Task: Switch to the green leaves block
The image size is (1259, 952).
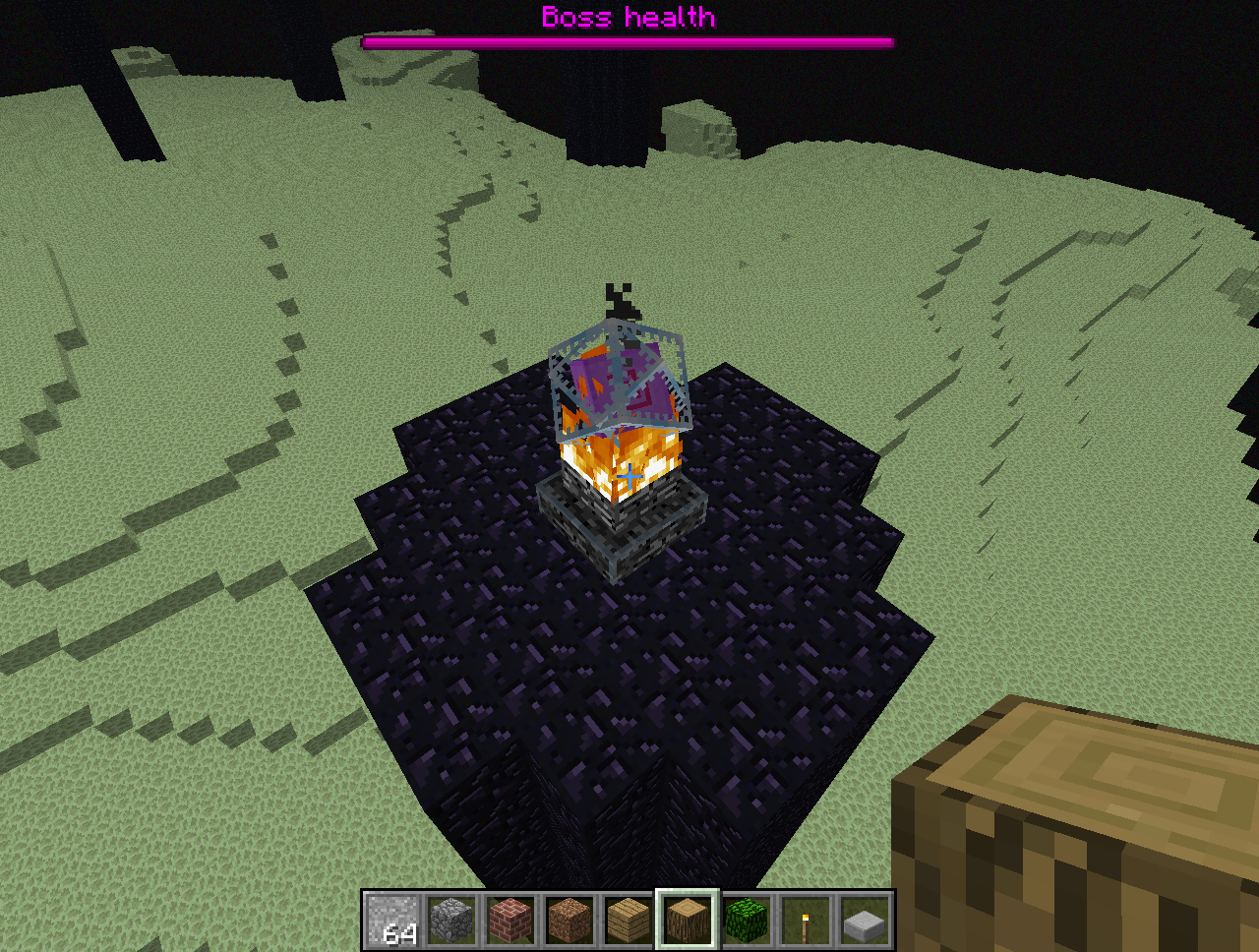Action: click(x=747, y=921)
